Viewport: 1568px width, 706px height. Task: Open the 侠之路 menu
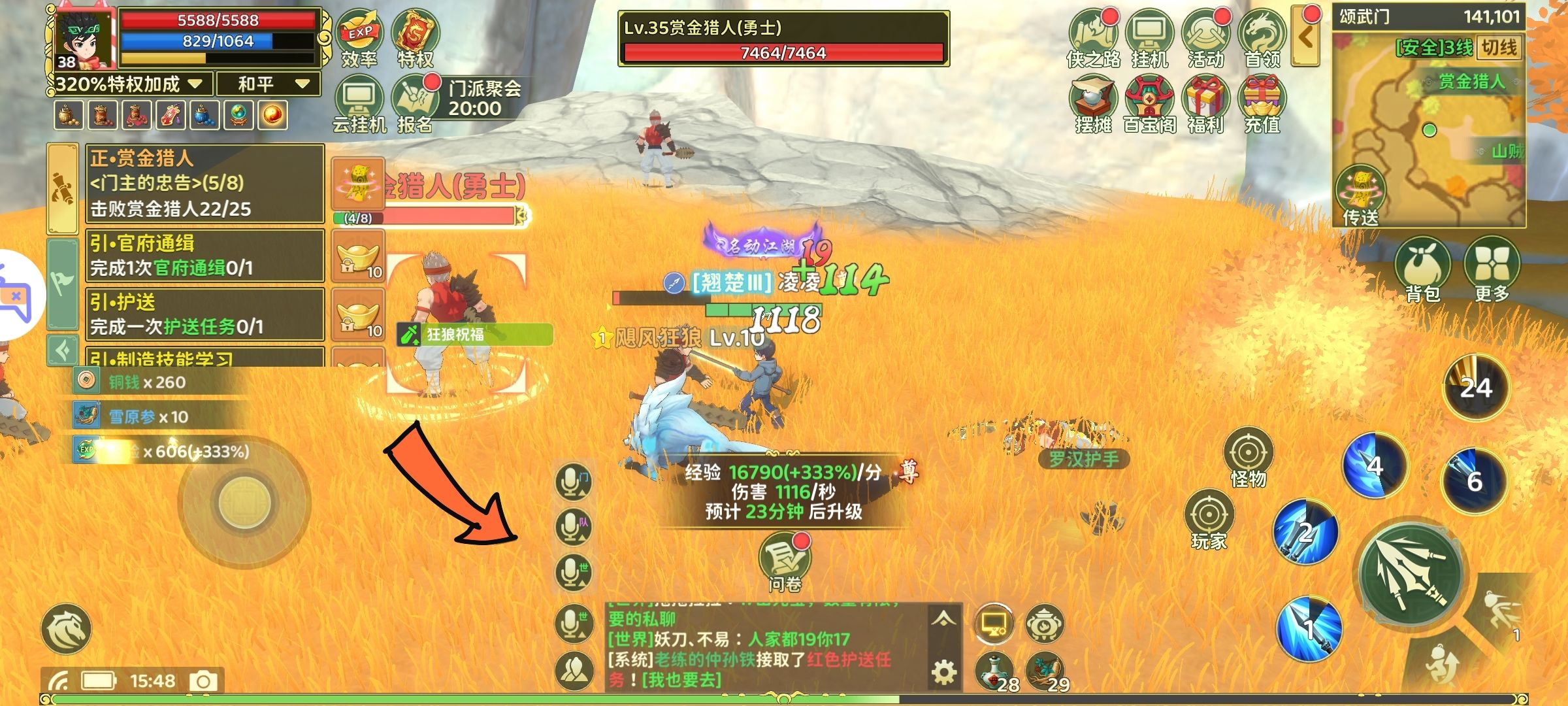1093,37
